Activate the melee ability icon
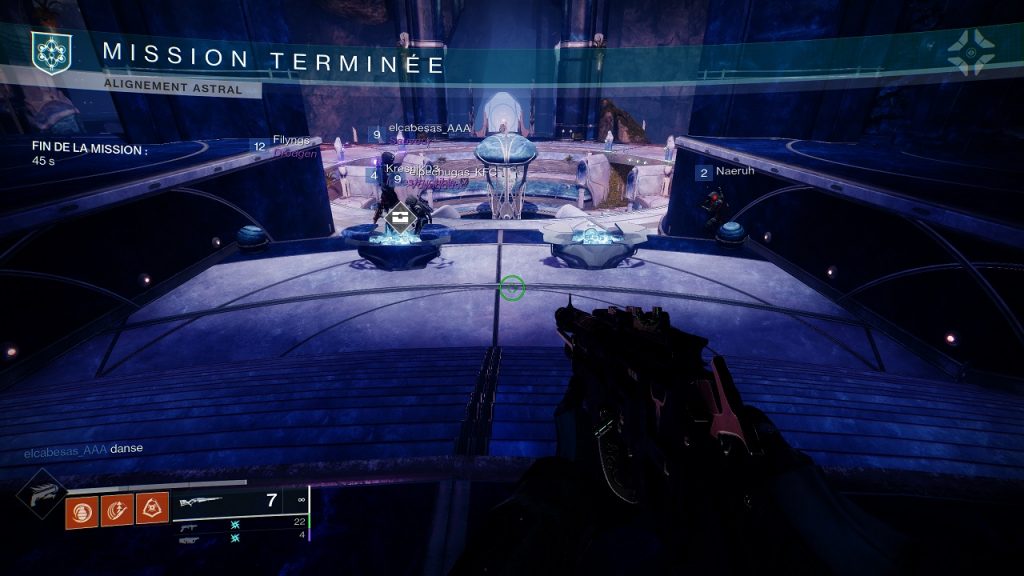 coord(117,513)
